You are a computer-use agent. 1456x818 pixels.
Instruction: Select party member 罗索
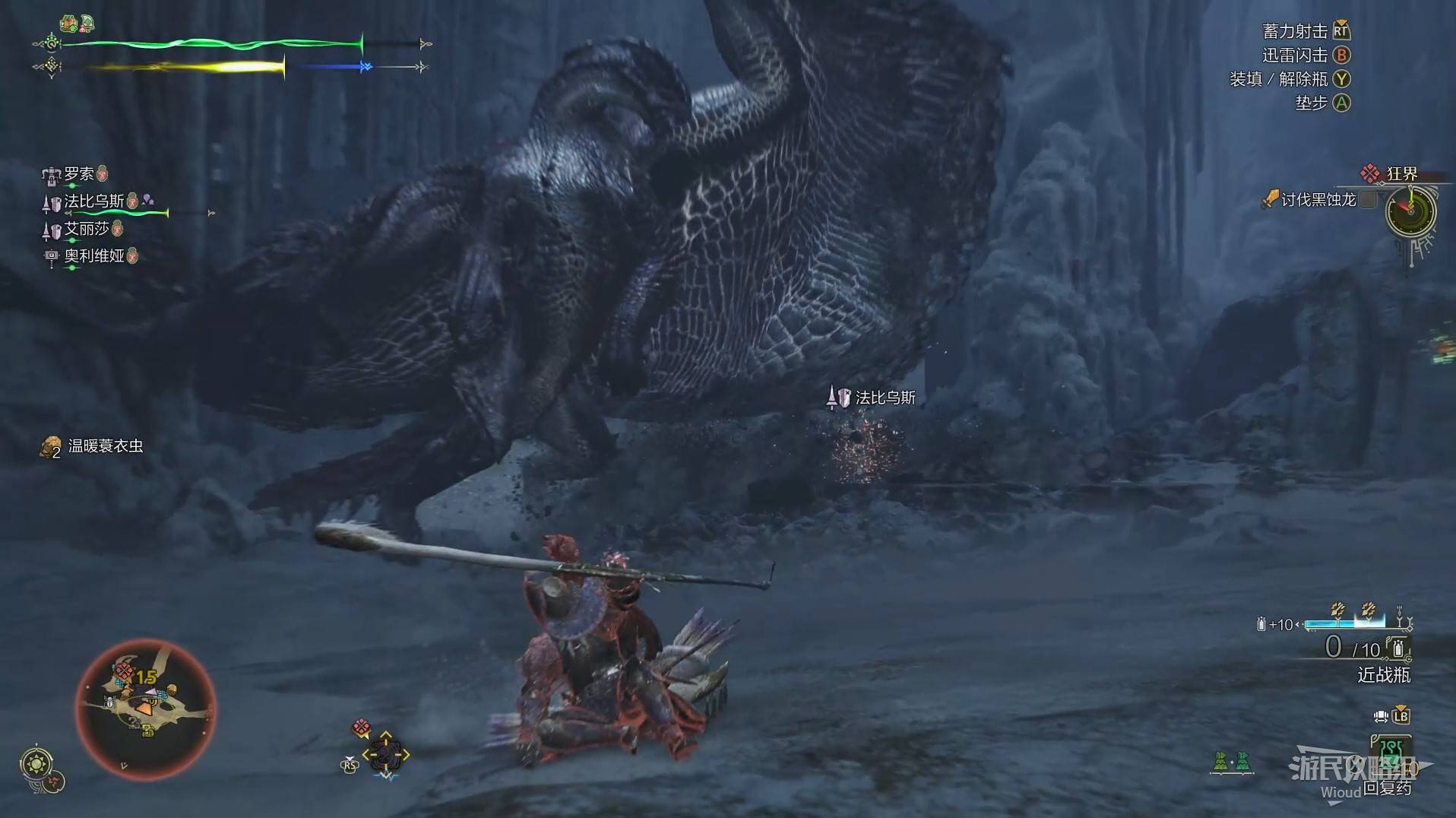78,174
